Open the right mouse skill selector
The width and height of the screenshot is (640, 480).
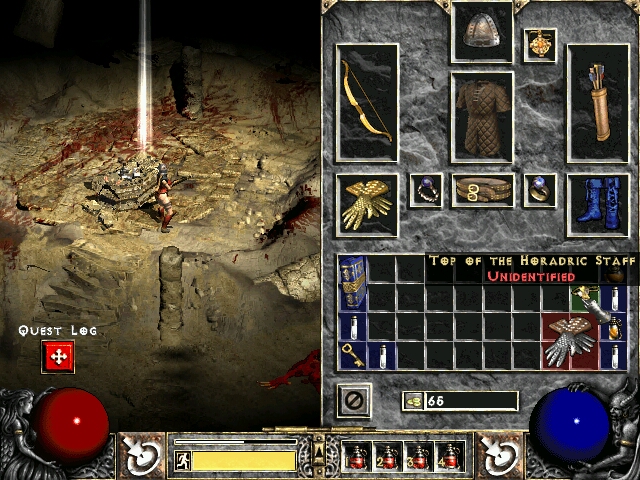[x=497, y=455]
